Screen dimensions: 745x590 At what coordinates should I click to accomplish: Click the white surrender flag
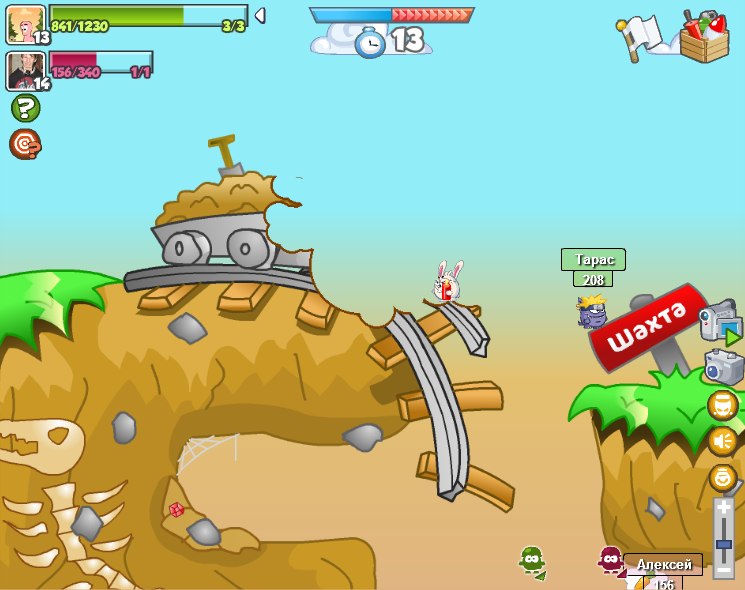pos(640,37)
